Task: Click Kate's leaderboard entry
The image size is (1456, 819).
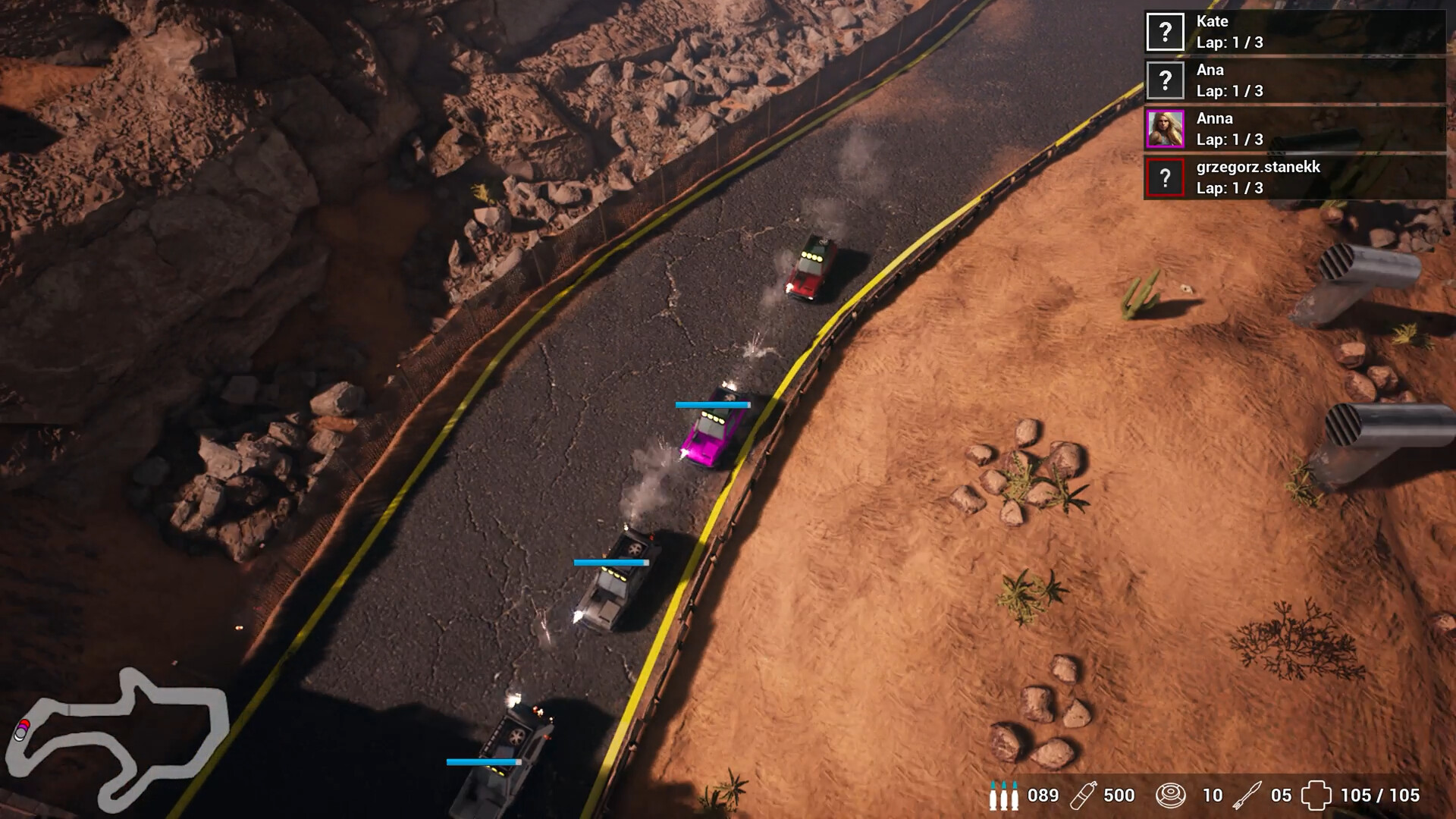Action: coord(1289,32)
